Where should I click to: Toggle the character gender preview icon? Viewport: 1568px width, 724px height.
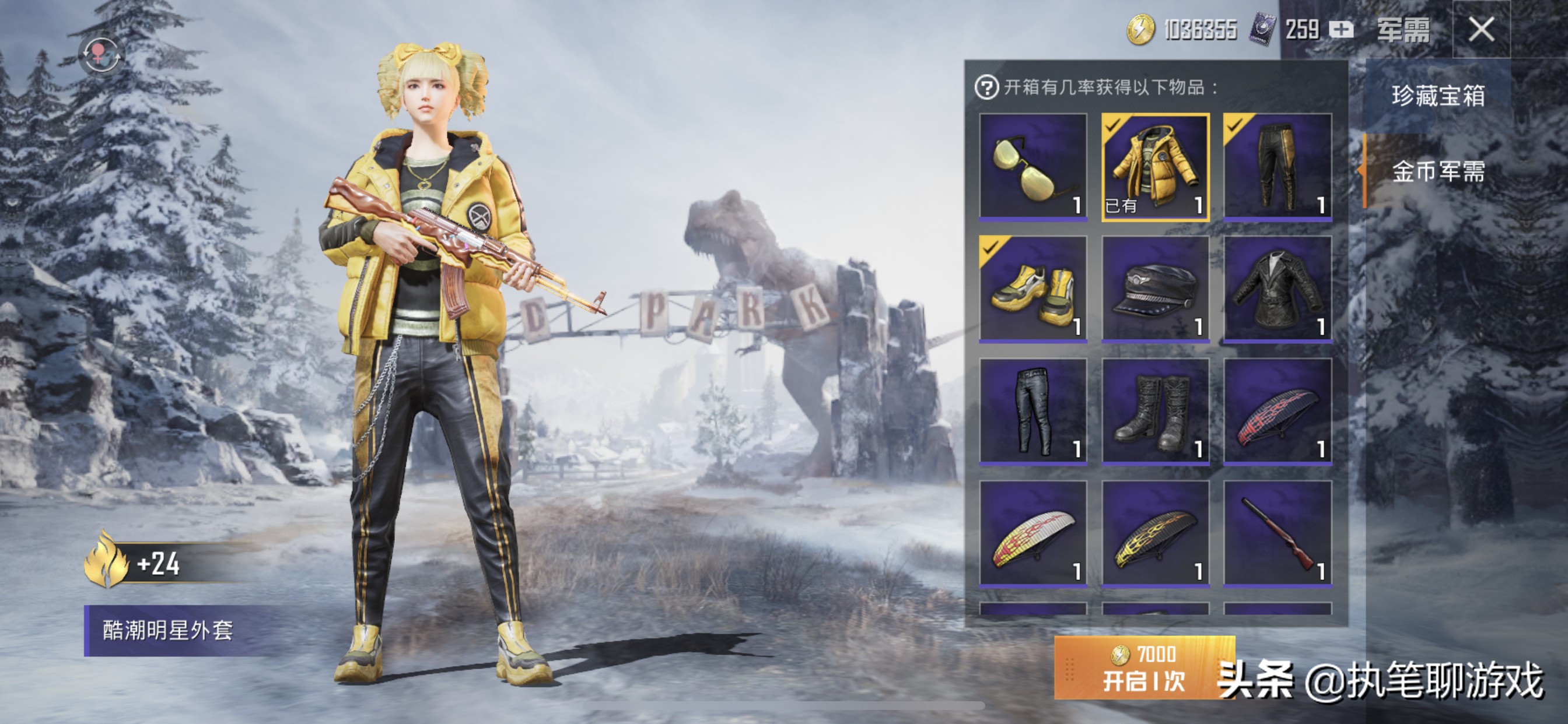[101, 55]
